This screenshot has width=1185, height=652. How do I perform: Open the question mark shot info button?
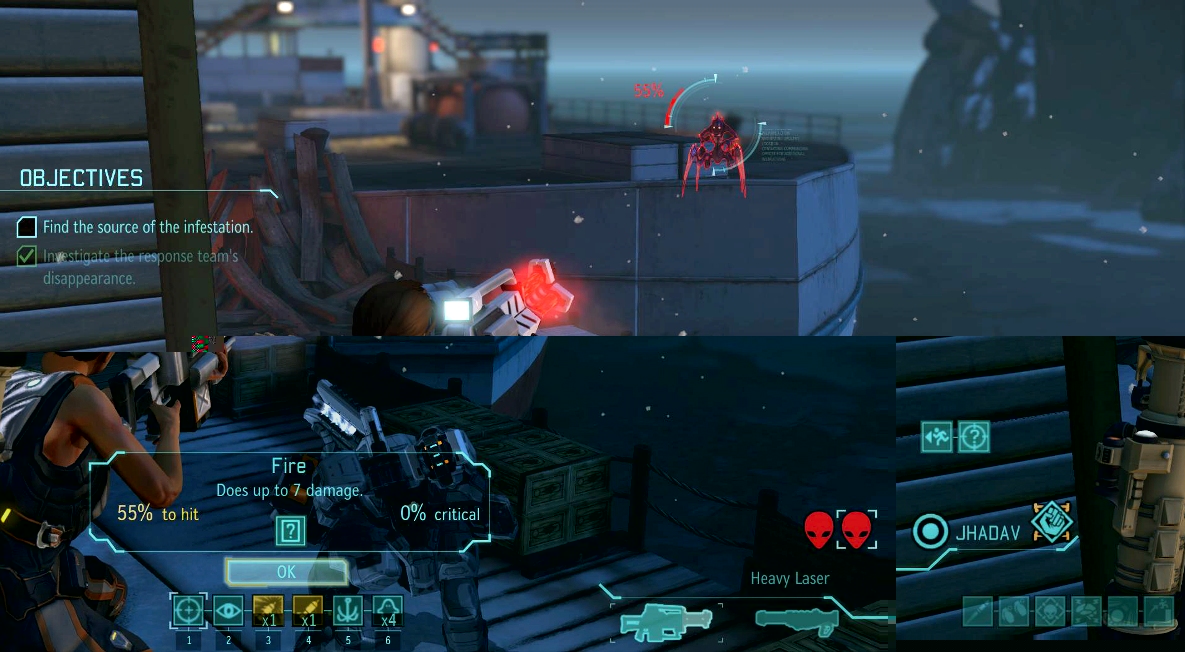click(290, 530)
